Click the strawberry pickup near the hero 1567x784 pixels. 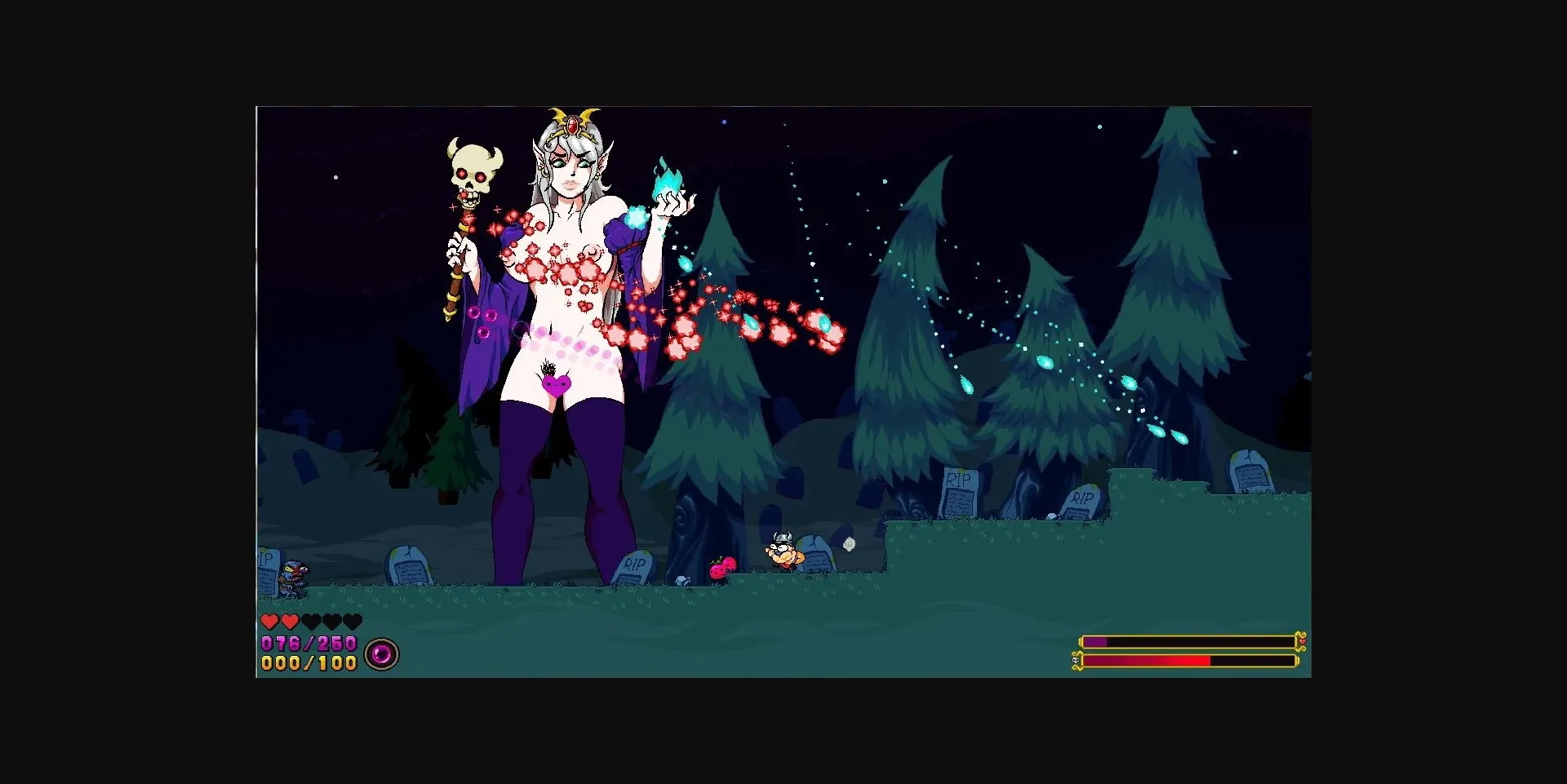723,567
